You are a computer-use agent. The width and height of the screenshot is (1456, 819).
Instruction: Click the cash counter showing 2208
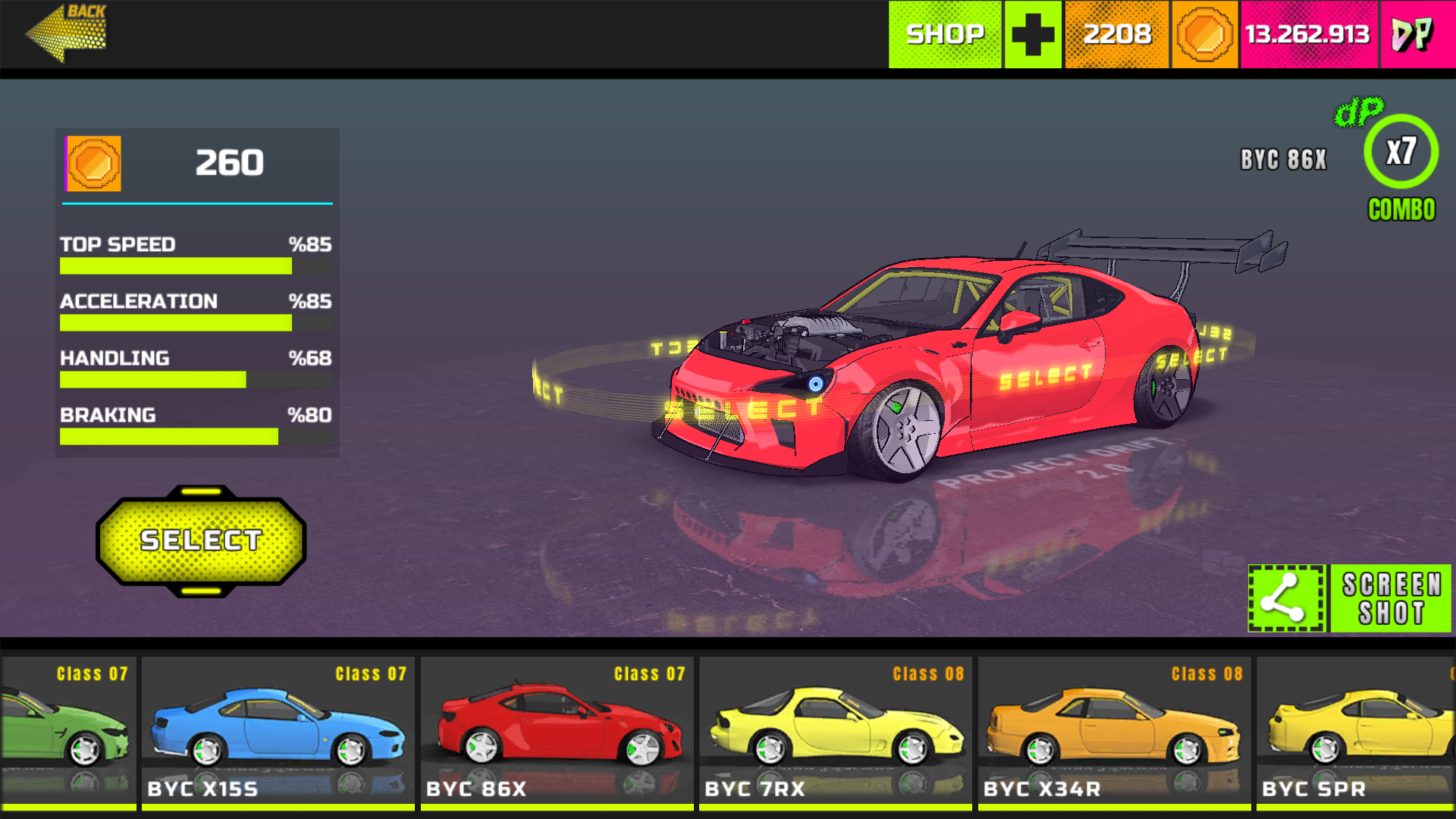click(1116, 34)
